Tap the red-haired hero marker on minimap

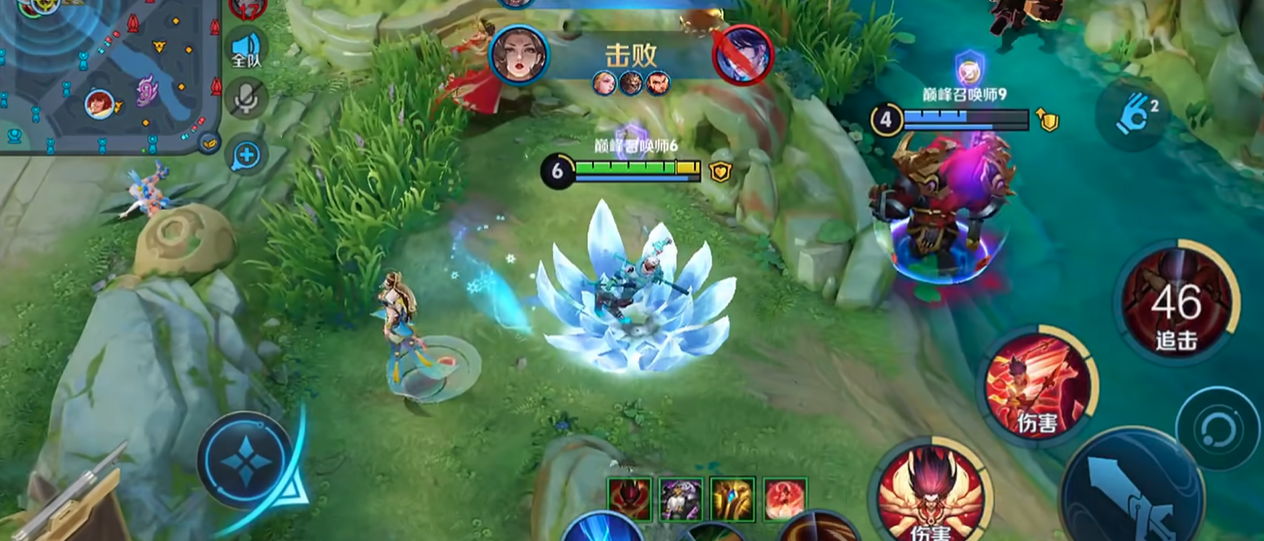pyautogui.click(x=98, y=103)
